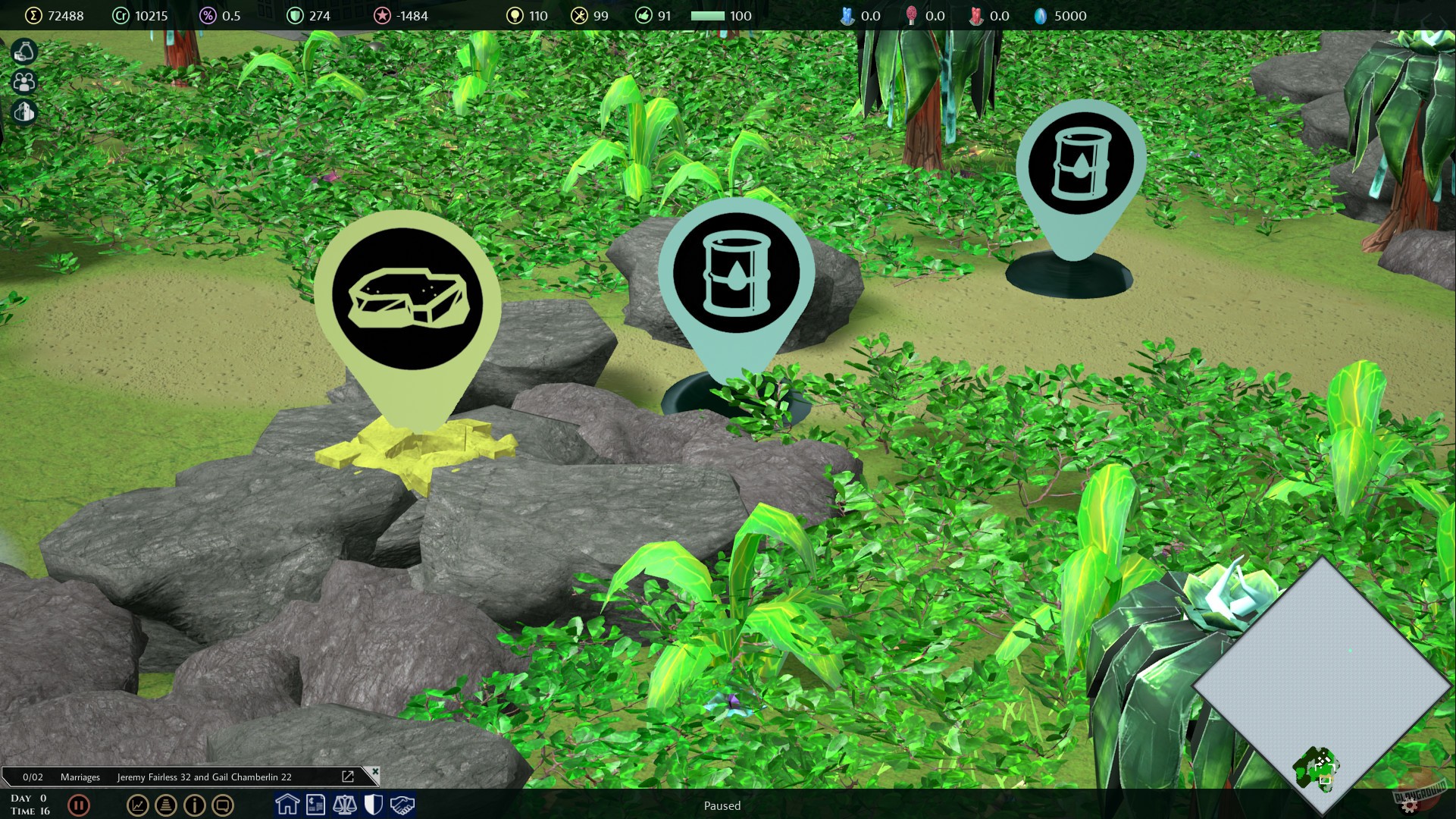Click the rightmost oil barrel map pin
Screen dimensions: 1456x819
tap(1082, 163)
